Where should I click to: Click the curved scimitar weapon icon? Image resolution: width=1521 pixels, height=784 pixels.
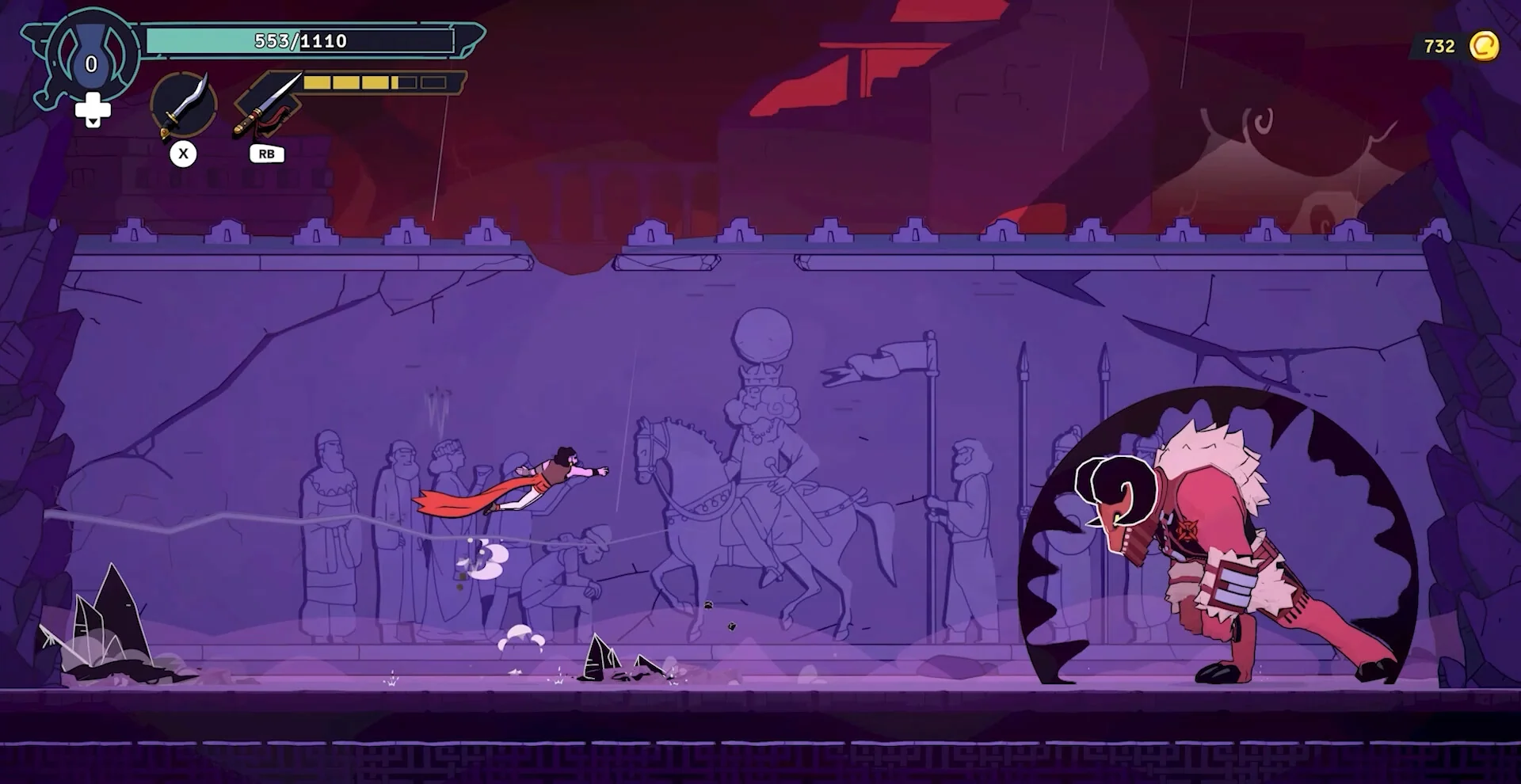pyautogui.click(x=184, y=105)
